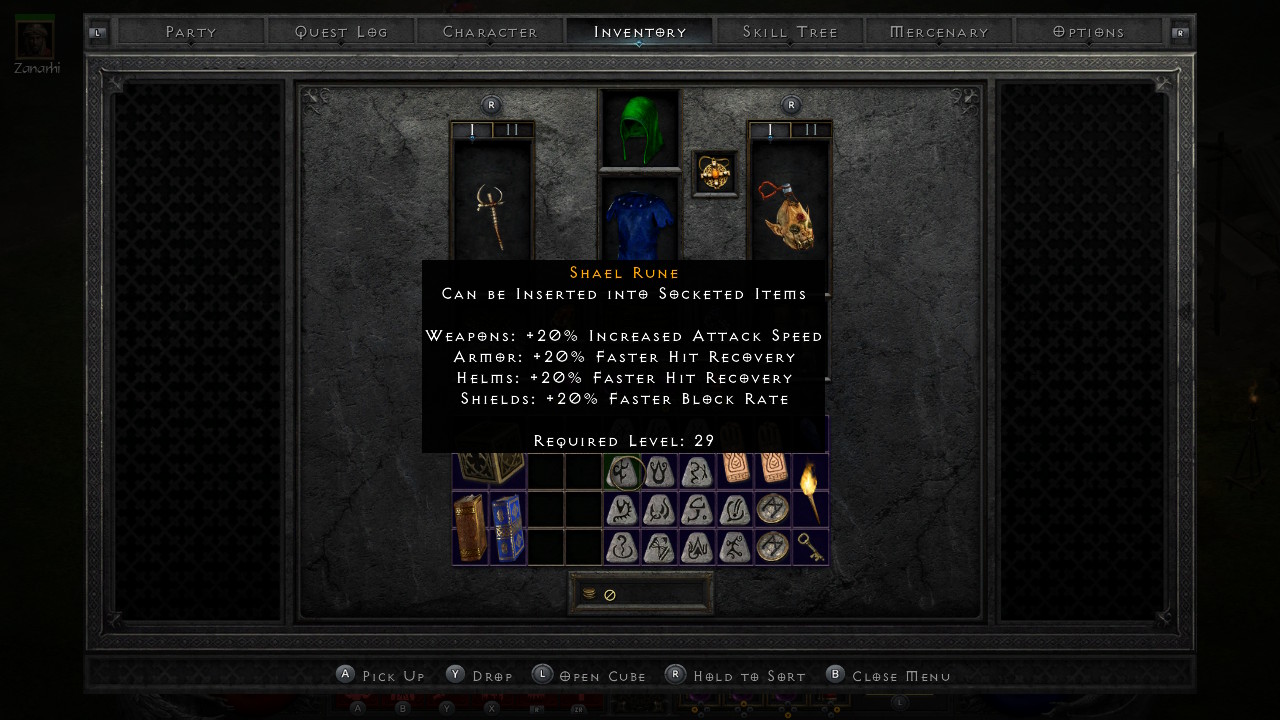The image size is (1280, 720).
Task: Choose the equipped gold amulet
Action: pos(715,174)
